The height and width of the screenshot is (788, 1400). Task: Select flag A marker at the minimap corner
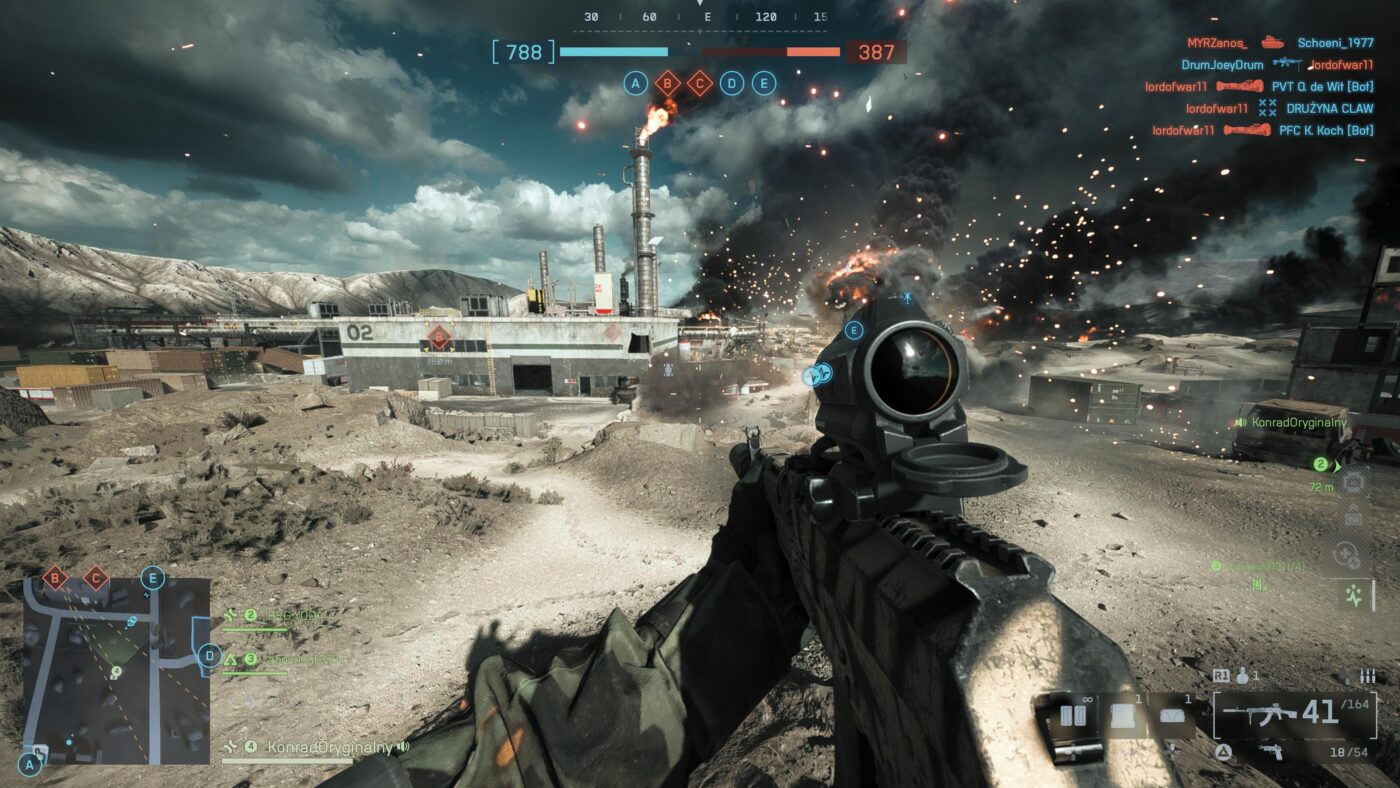tap(30, 765)
